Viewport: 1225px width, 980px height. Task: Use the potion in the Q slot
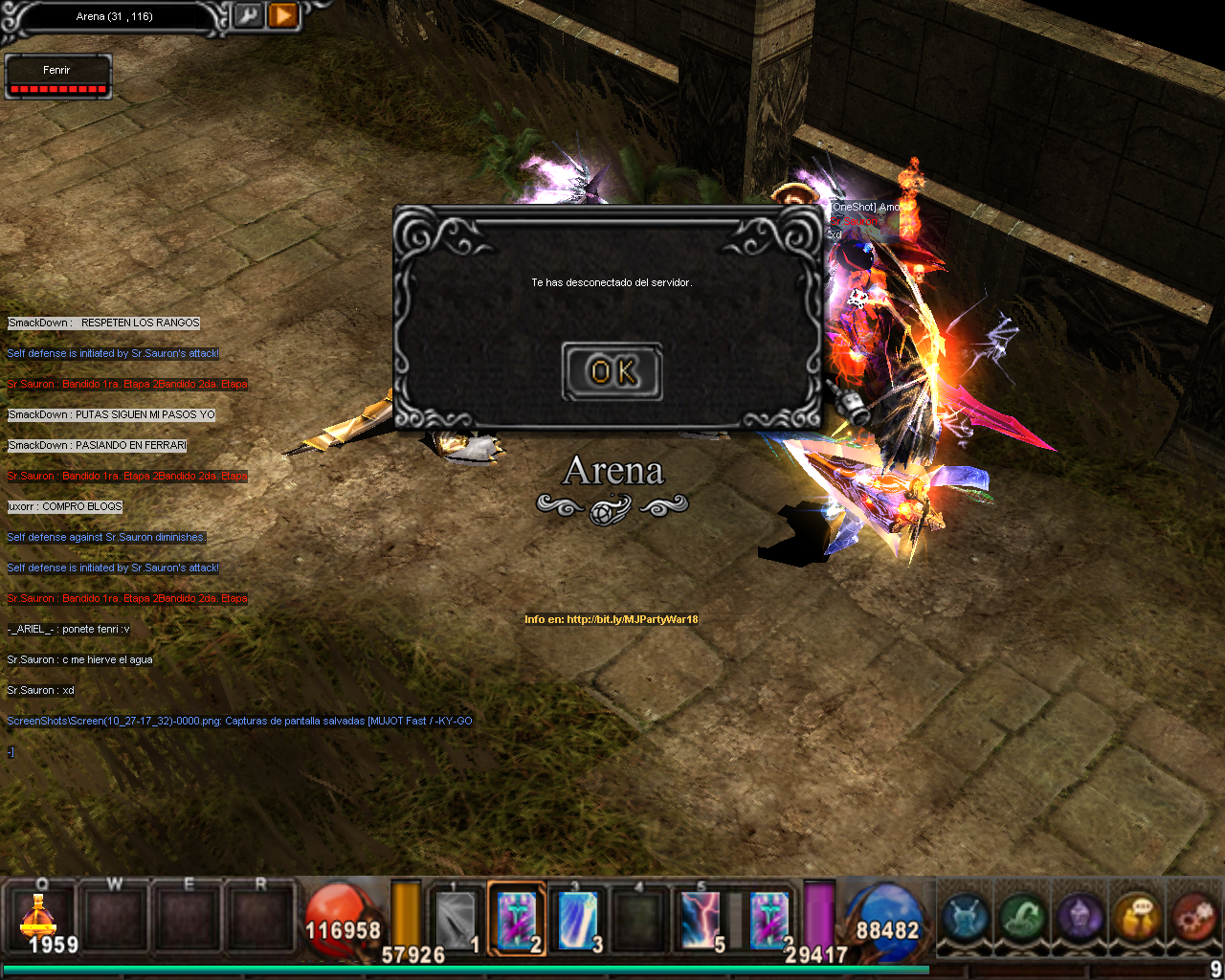point(39,920)
